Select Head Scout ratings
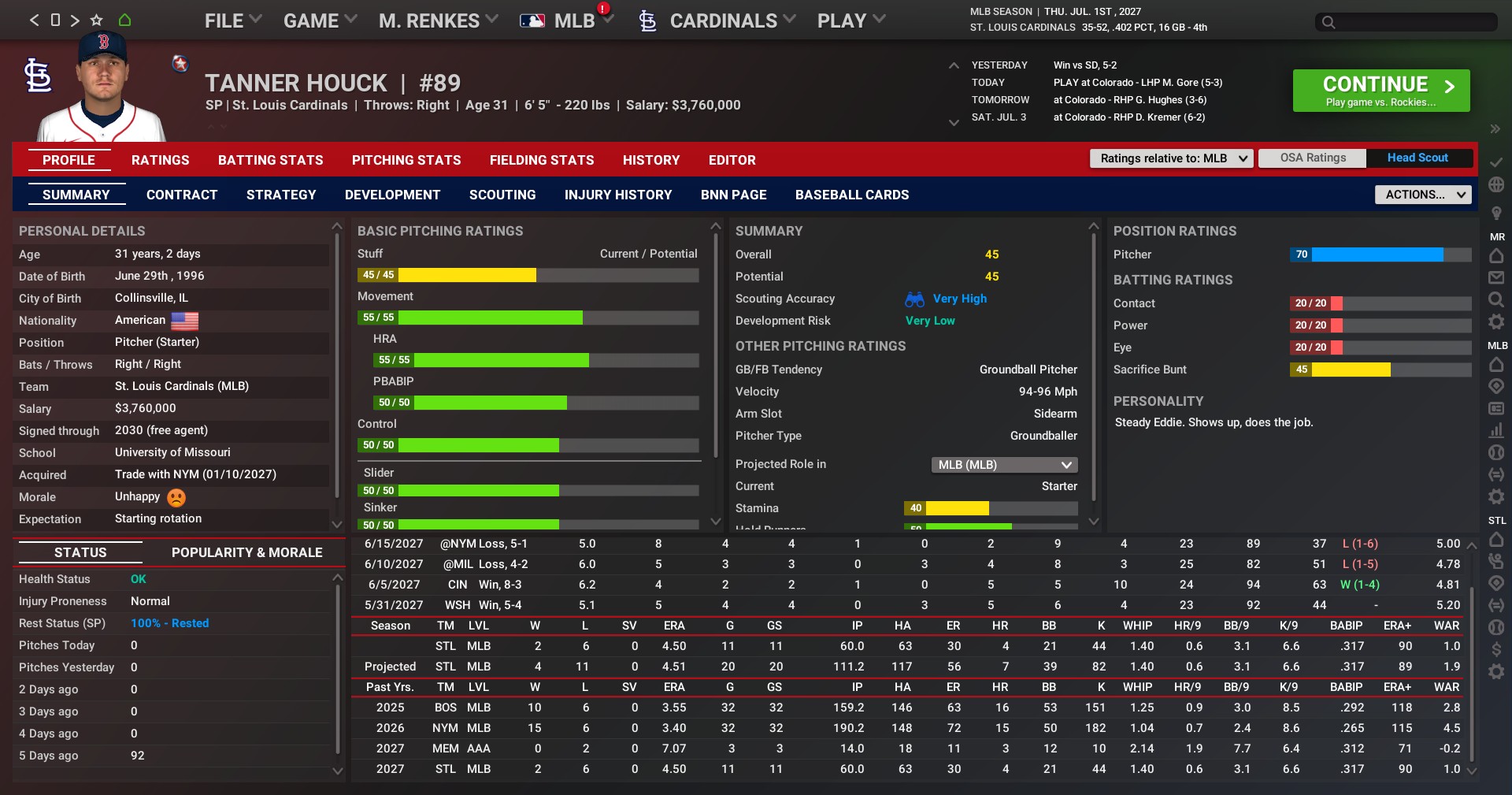The width and height of the screenshot is (1512, 795). coord(1417,158)
